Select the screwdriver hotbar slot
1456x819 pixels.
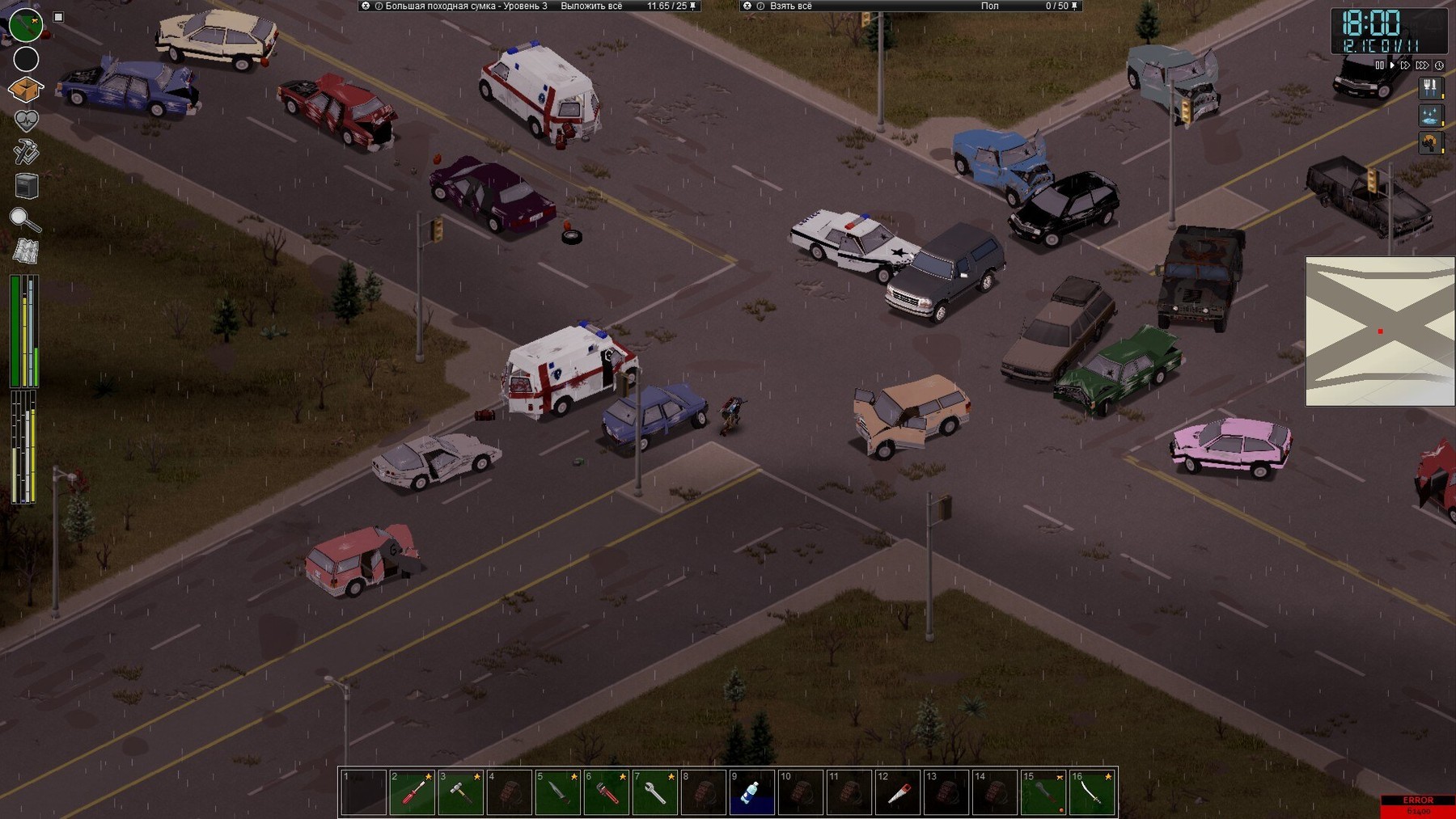tap(413, 792)
